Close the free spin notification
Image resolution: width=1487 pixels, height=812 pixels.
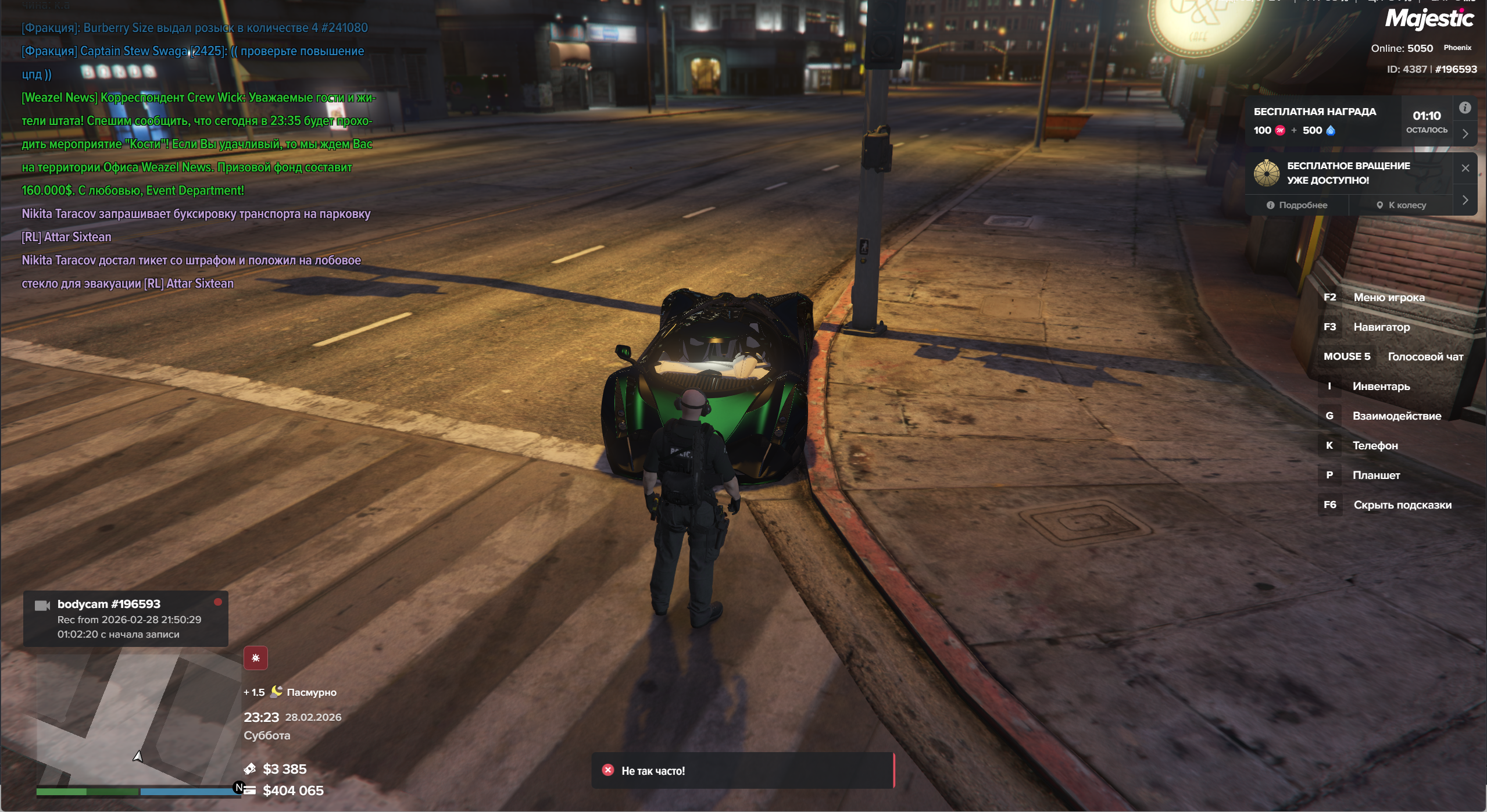[1465, 168]
